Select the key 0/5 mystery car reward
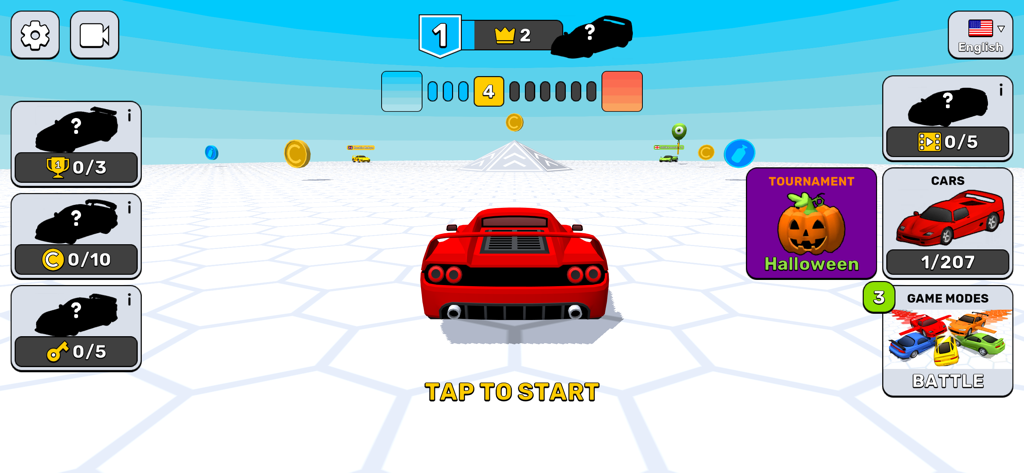 click(75, 329)
